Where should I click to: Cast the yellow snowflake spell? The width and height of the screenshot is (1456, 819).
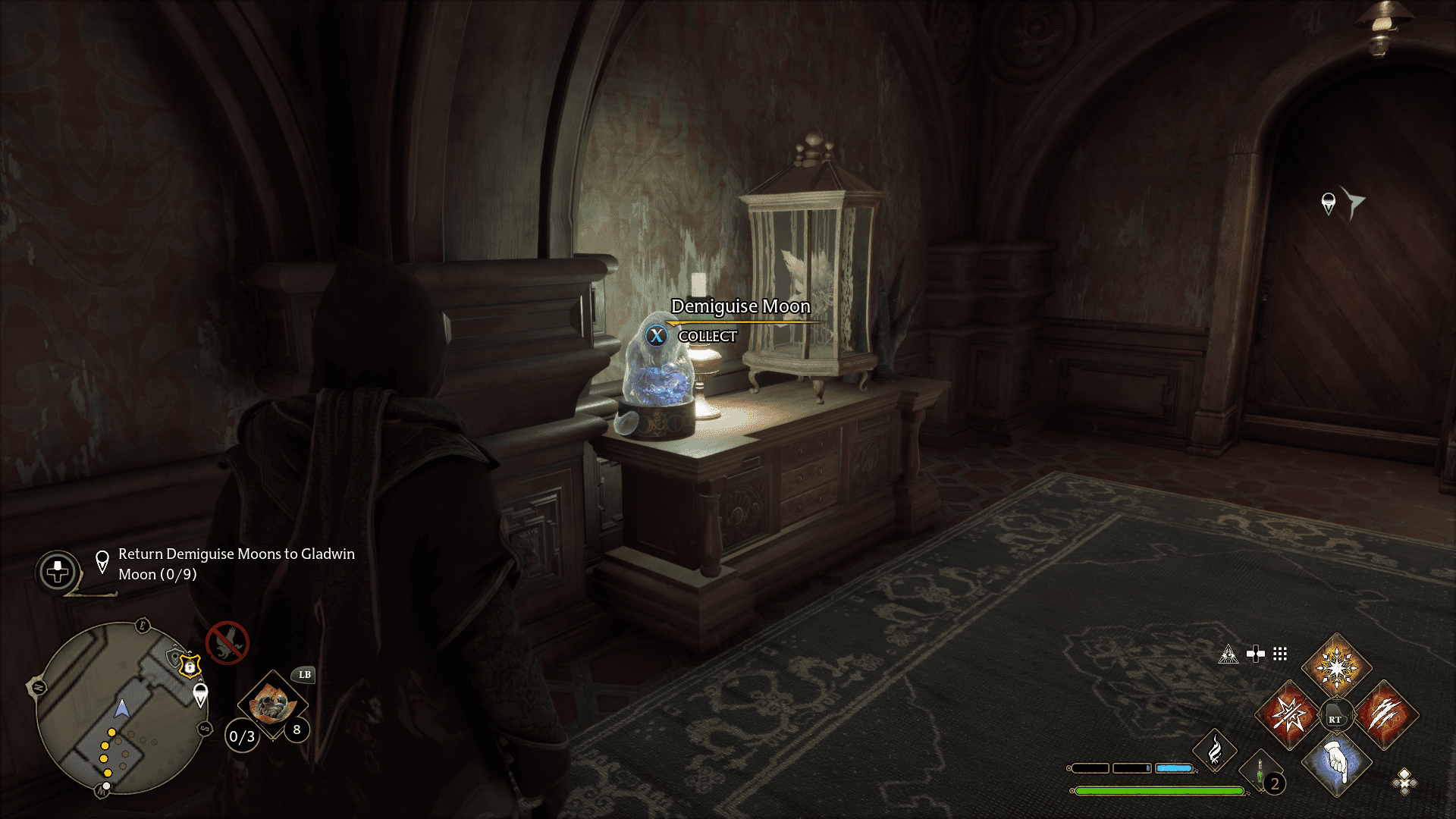(x=1336, y=667)
